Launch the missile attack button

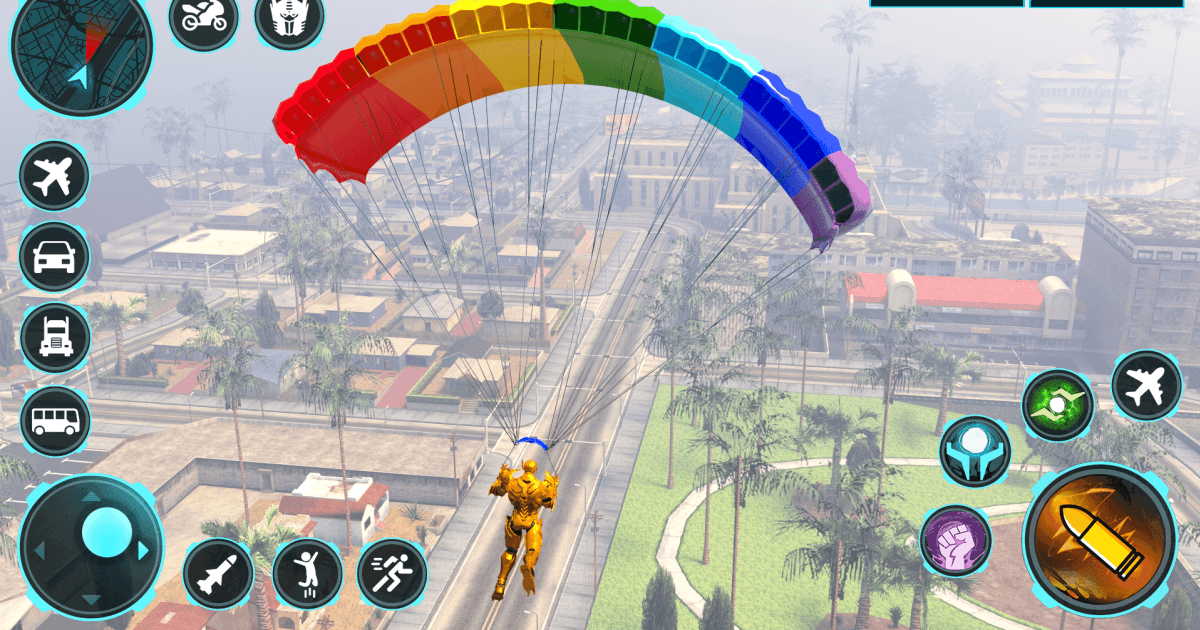218,573
